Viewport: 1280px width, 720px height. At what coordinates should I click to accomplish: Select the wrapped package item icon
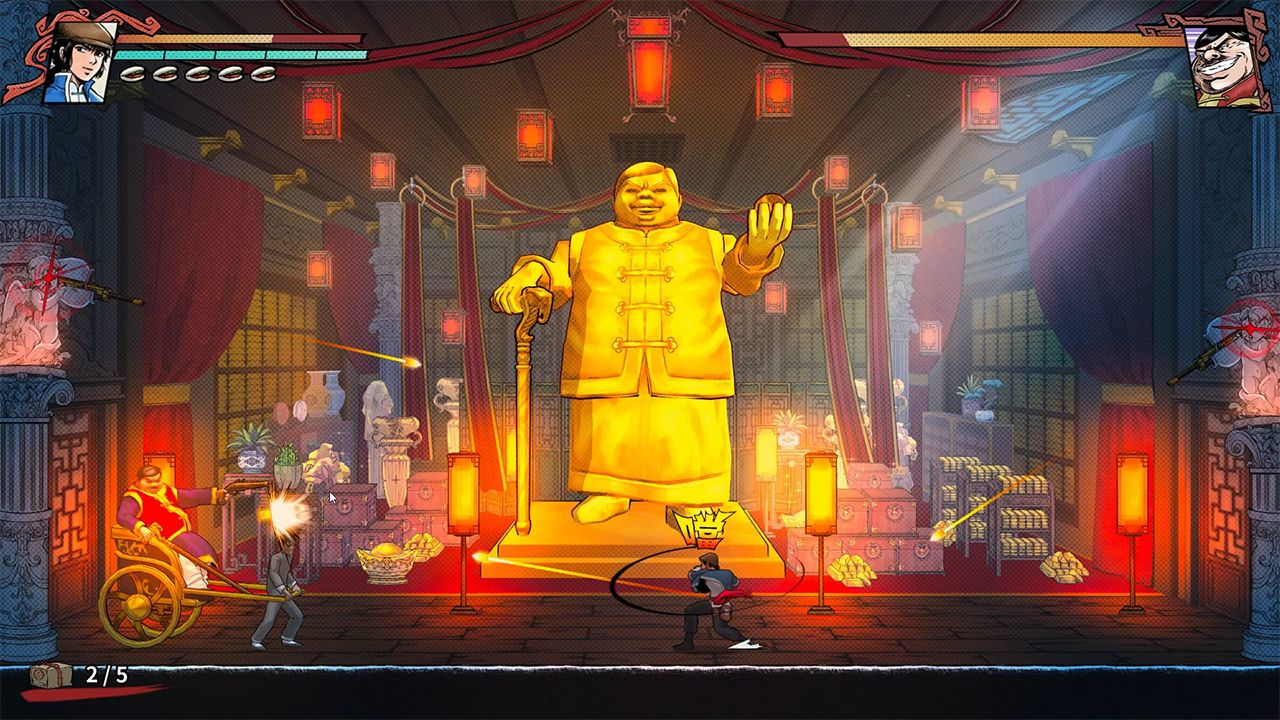coord(51,674)
